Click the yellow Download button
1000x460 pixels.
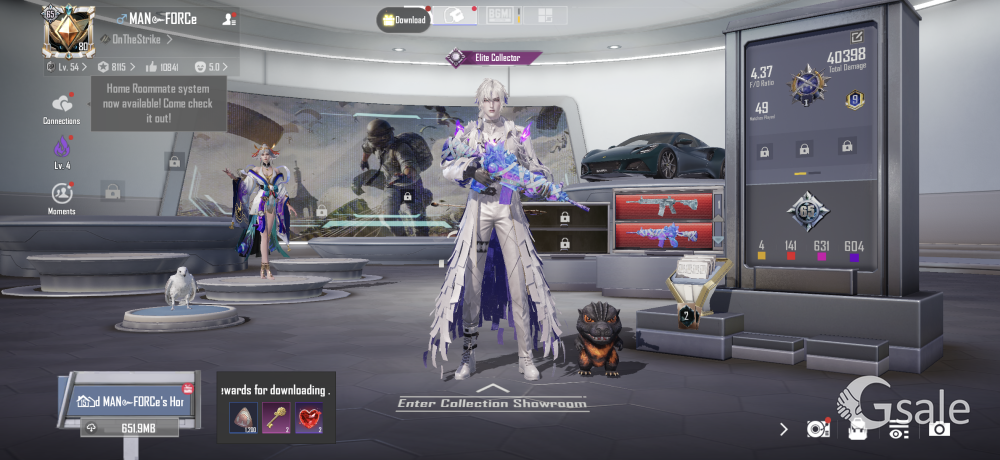[x=404, y=19]
